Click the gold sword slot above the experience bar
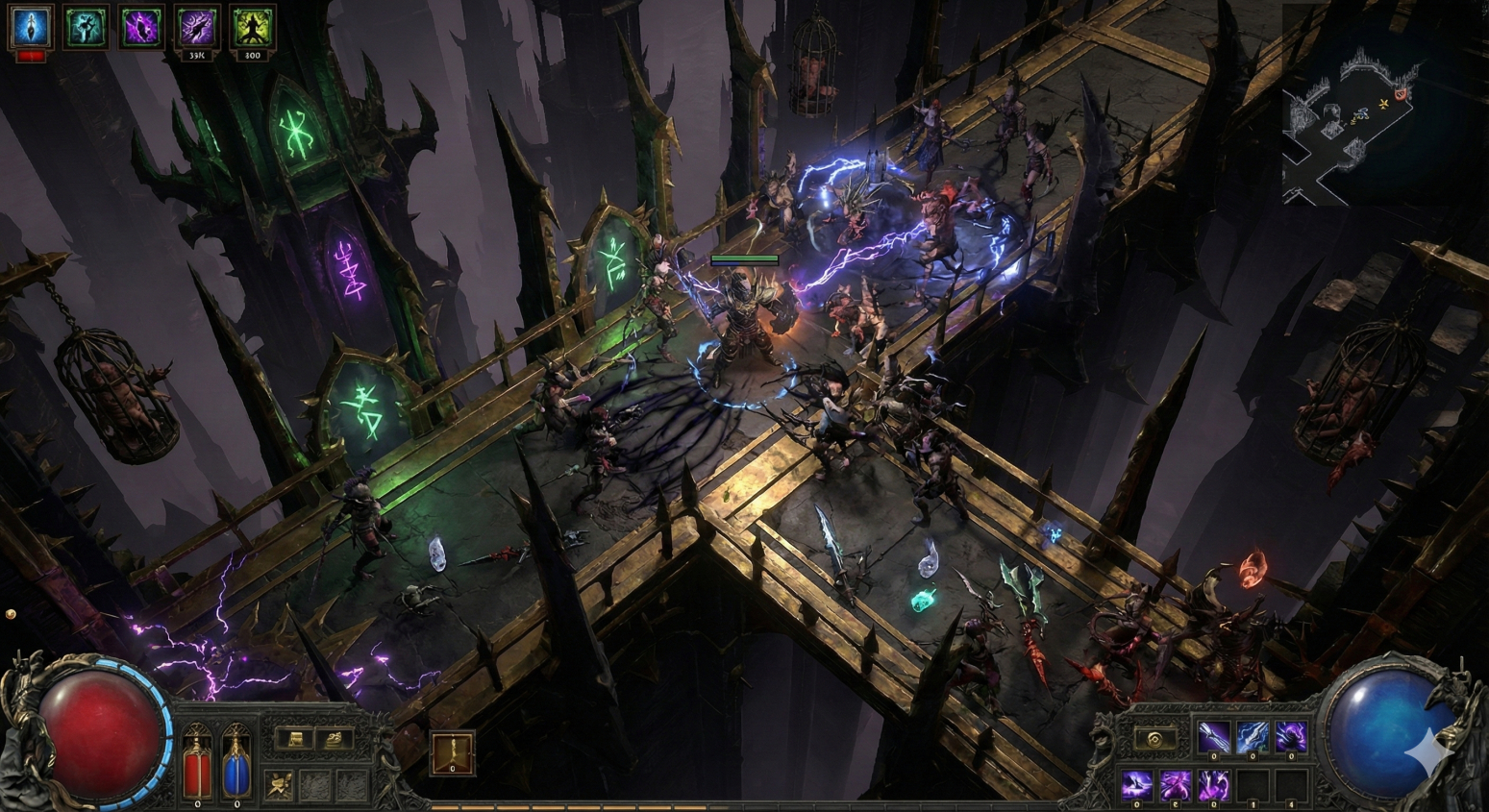This screenshot has width=1489, height=812. [452, 753]
